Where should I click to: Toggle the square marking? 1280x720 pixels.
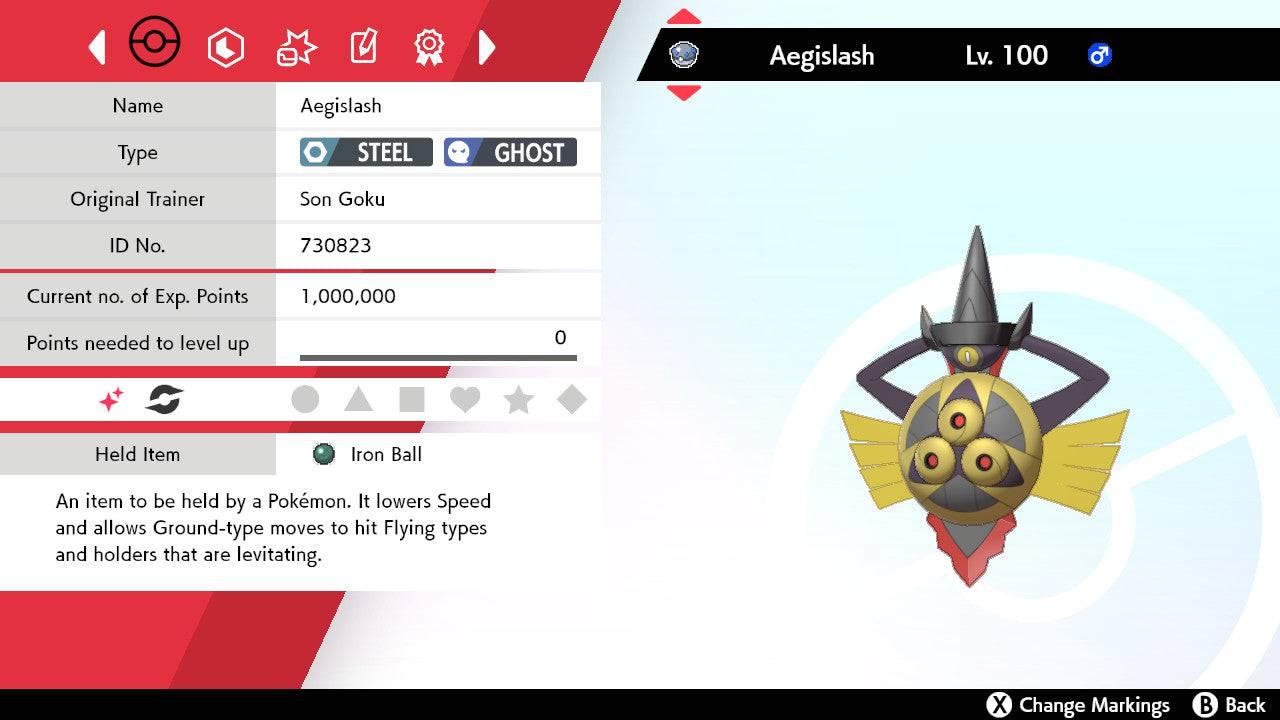pos(412,400)
